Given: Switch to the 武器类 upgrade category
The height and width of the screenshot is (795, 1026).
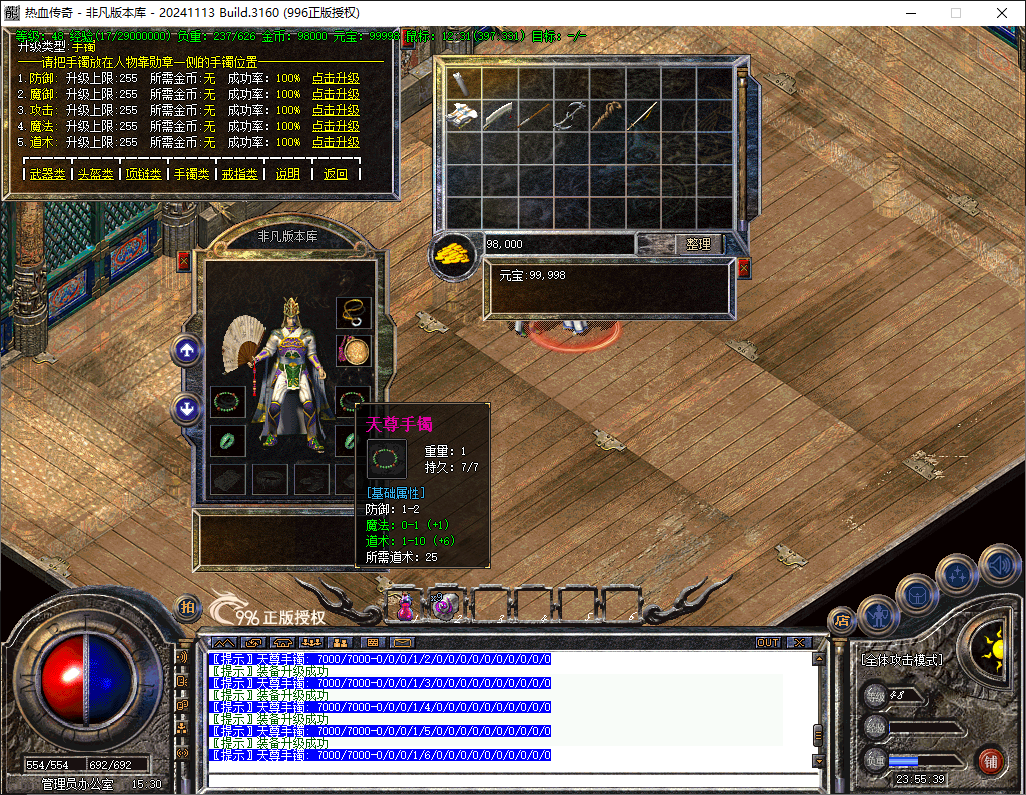Looking at the screenshot, I should [x=48, y=174].
